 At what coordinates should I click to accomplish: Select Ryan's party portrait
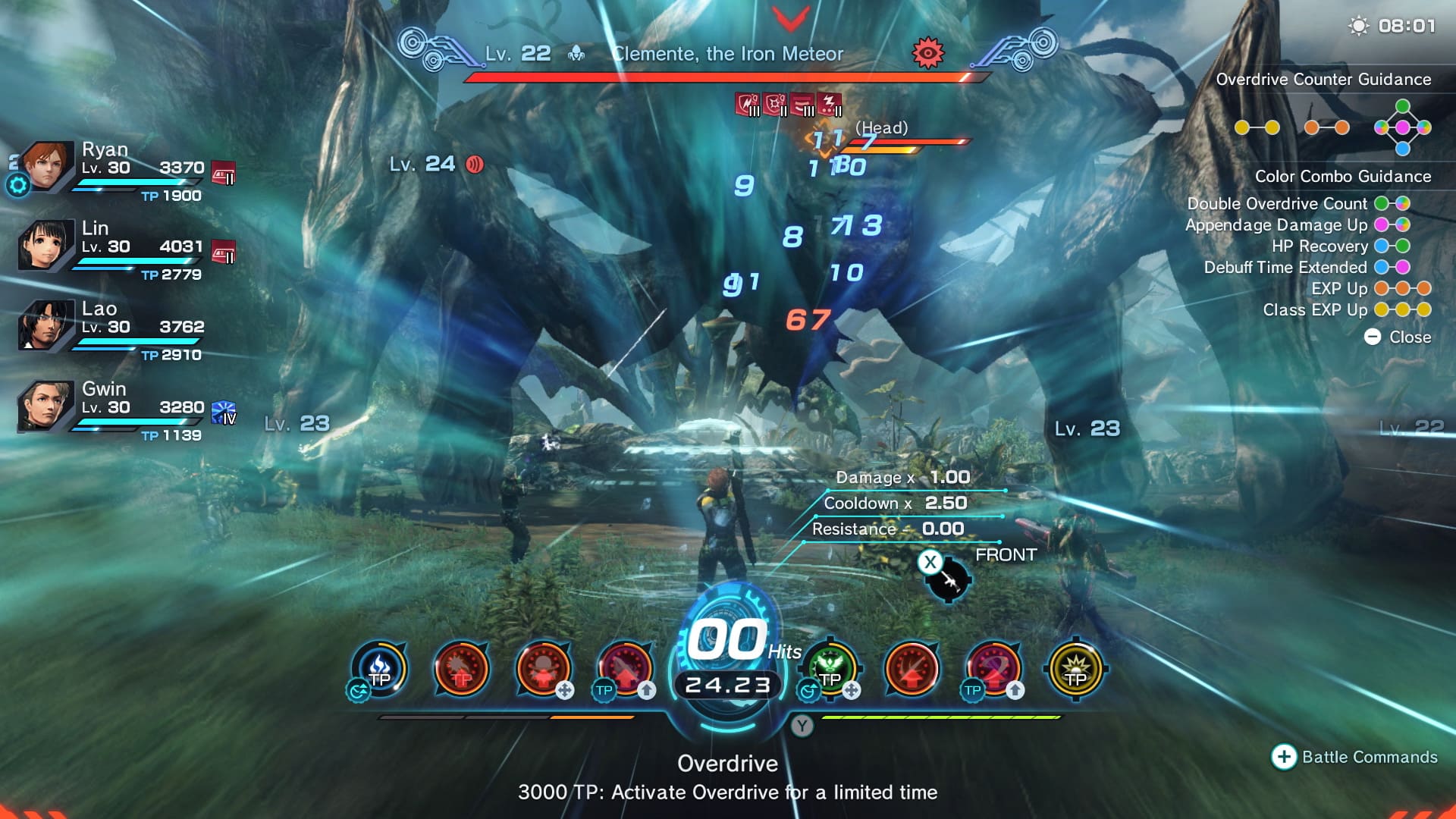[45, 165]
